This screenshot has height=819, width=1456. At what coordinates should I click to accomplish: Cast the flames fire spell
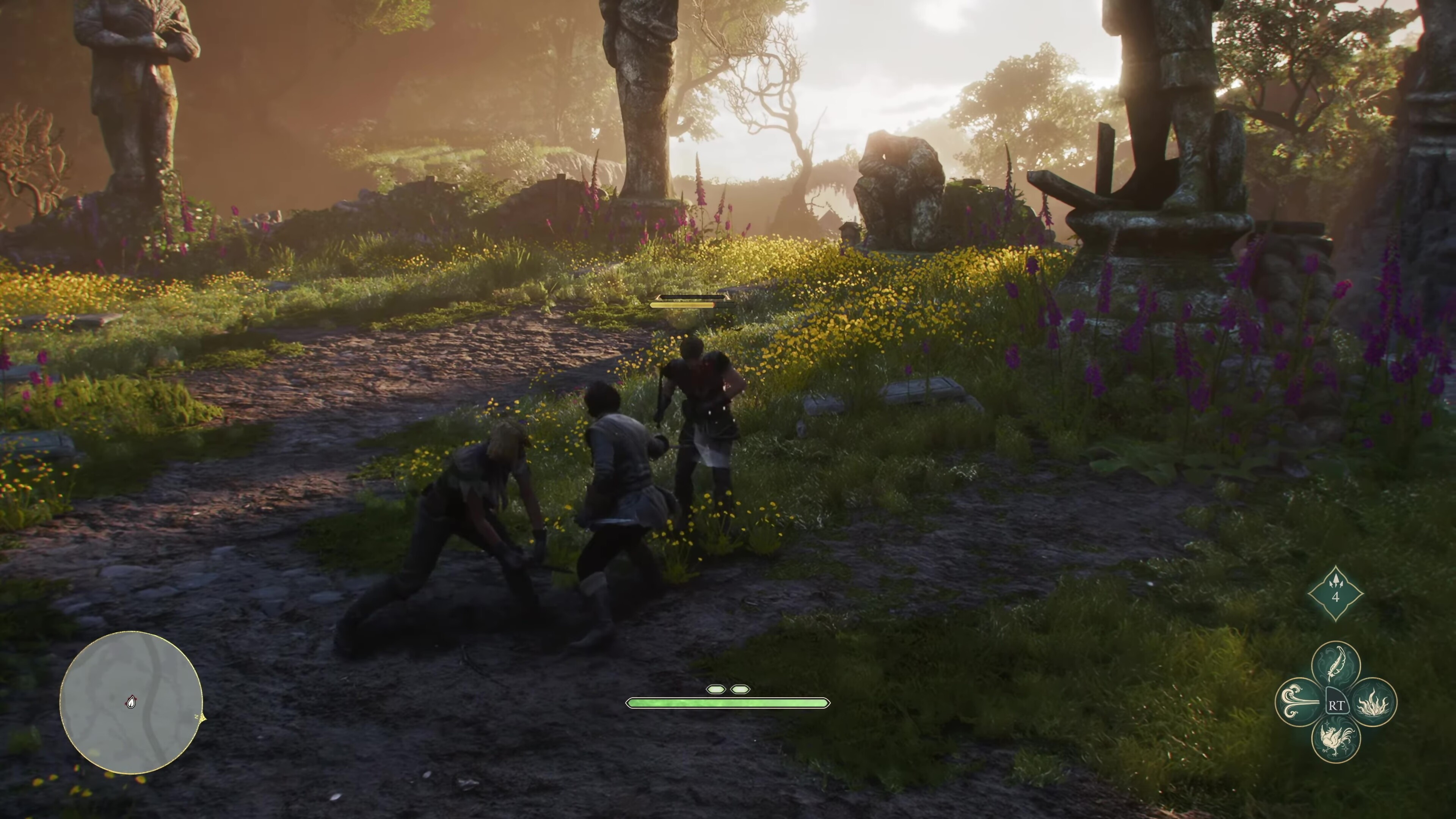point(1373,703)
